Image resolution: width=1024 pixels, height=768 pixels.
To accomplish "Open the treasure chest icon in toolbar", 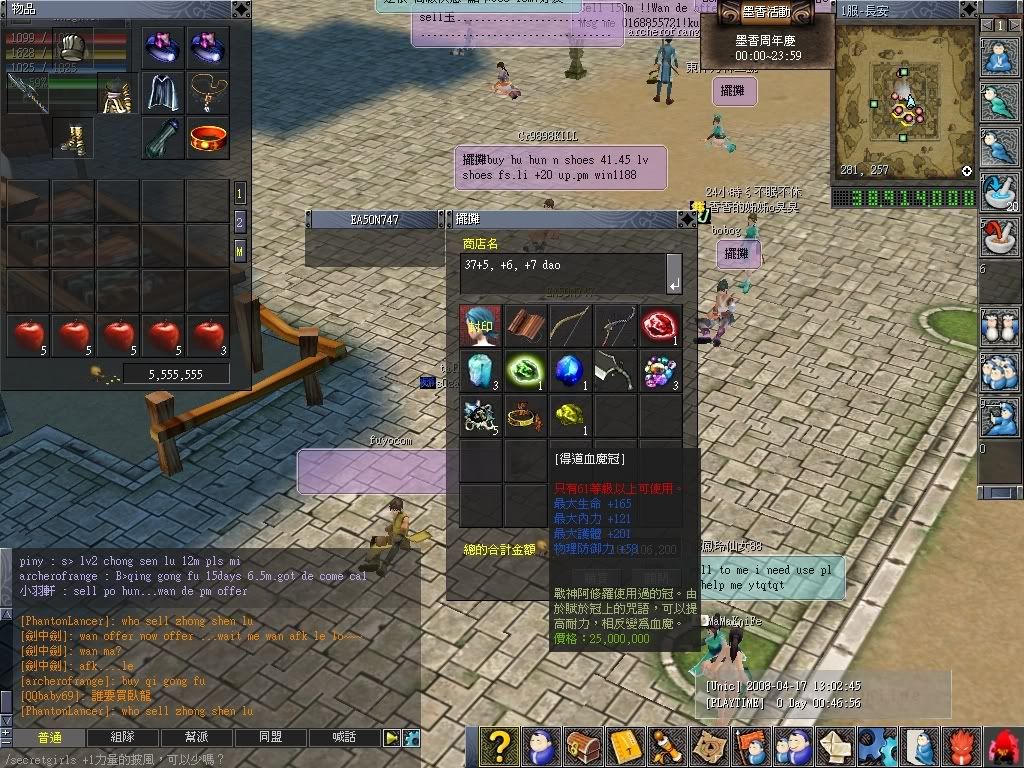I will [582, 747].
